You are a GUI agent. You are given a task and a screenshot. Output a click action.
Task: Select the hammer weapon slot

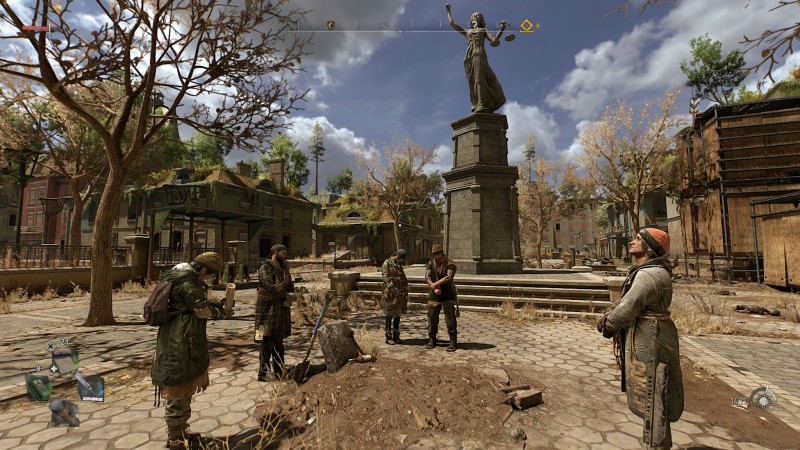coord(64,411)
